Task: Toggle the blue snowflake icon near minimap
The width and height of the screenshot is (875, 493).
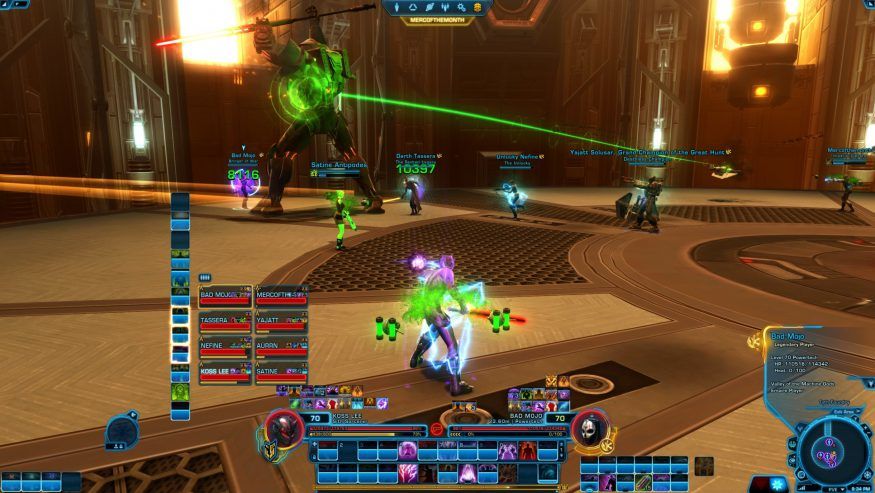Action: coord(778,484)
